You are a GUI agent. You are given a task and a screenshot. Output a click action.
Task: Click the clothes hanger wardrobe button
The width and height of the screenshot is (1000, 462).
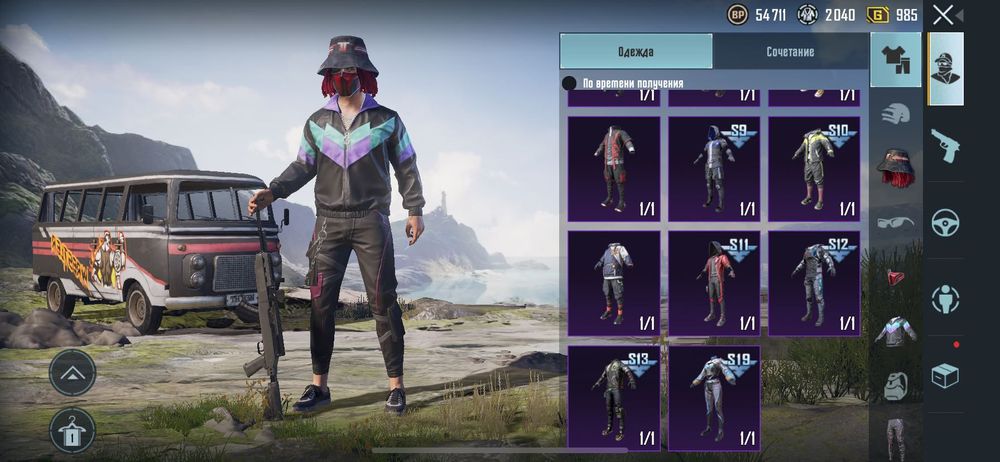(x=72, y=430)
